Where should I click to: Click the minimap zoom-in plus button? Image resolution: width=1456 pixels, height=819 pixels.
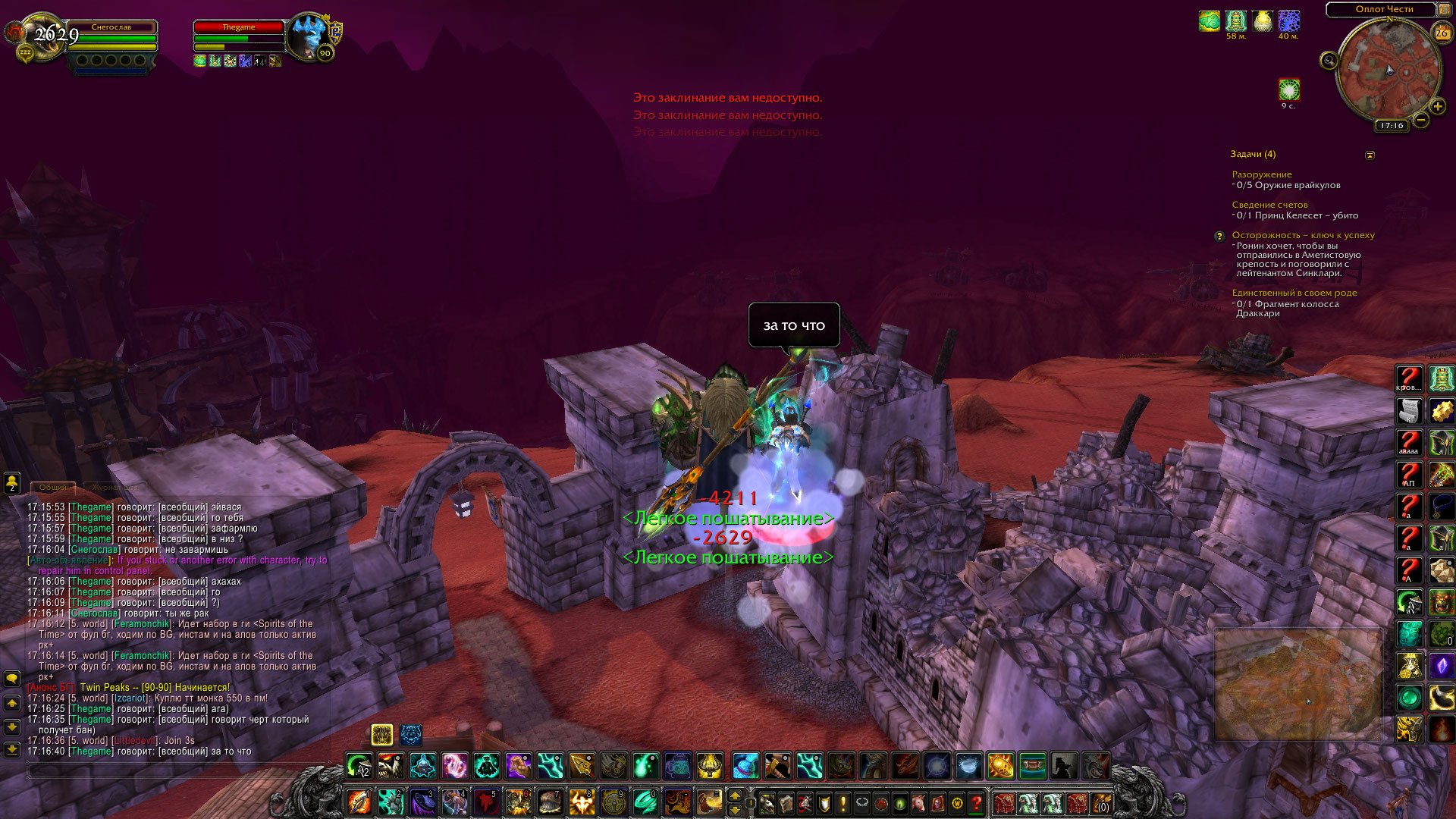point(1438,106)
